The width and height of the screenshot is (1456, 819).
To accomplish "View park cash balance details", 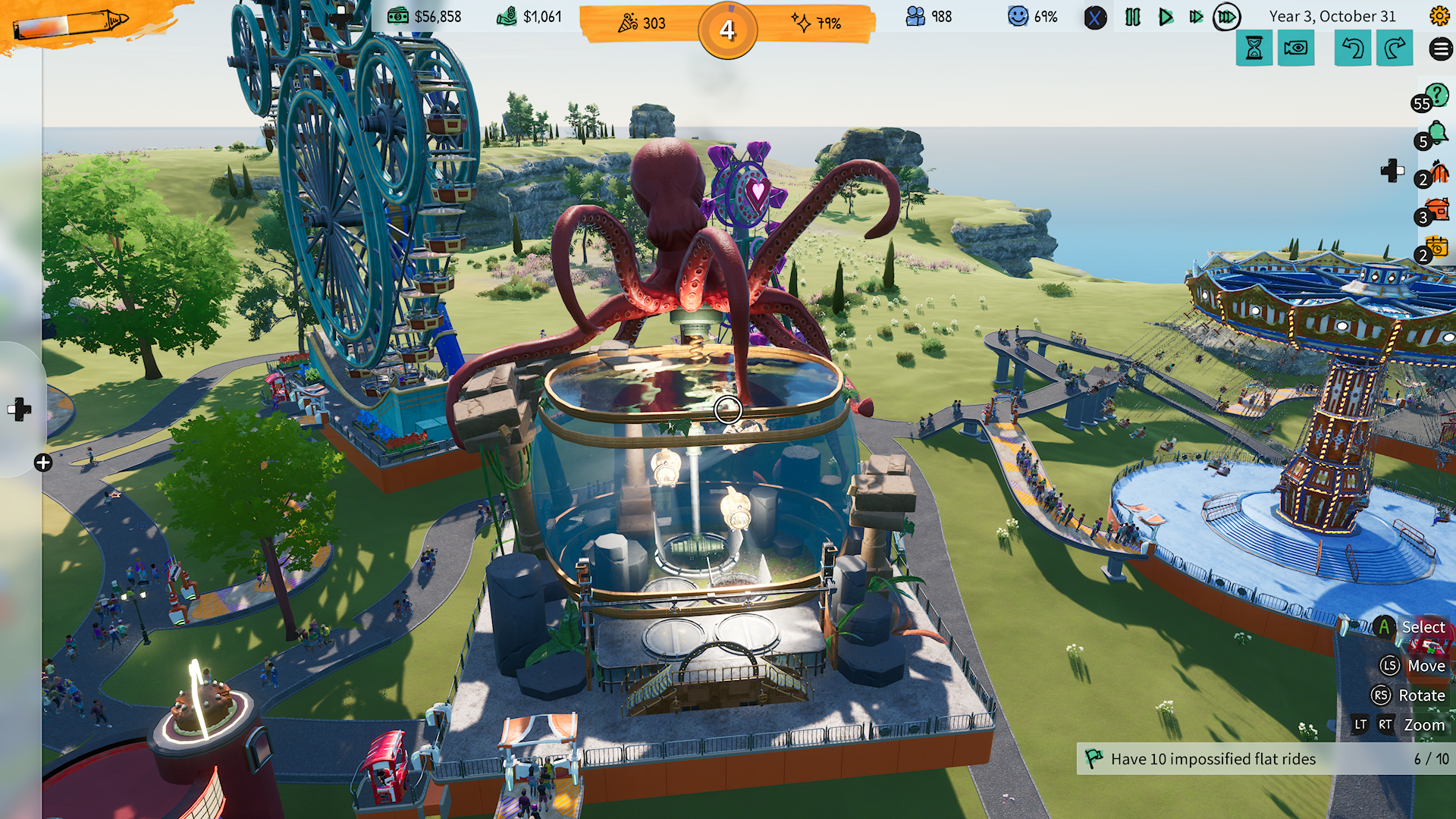I will 425,17.
